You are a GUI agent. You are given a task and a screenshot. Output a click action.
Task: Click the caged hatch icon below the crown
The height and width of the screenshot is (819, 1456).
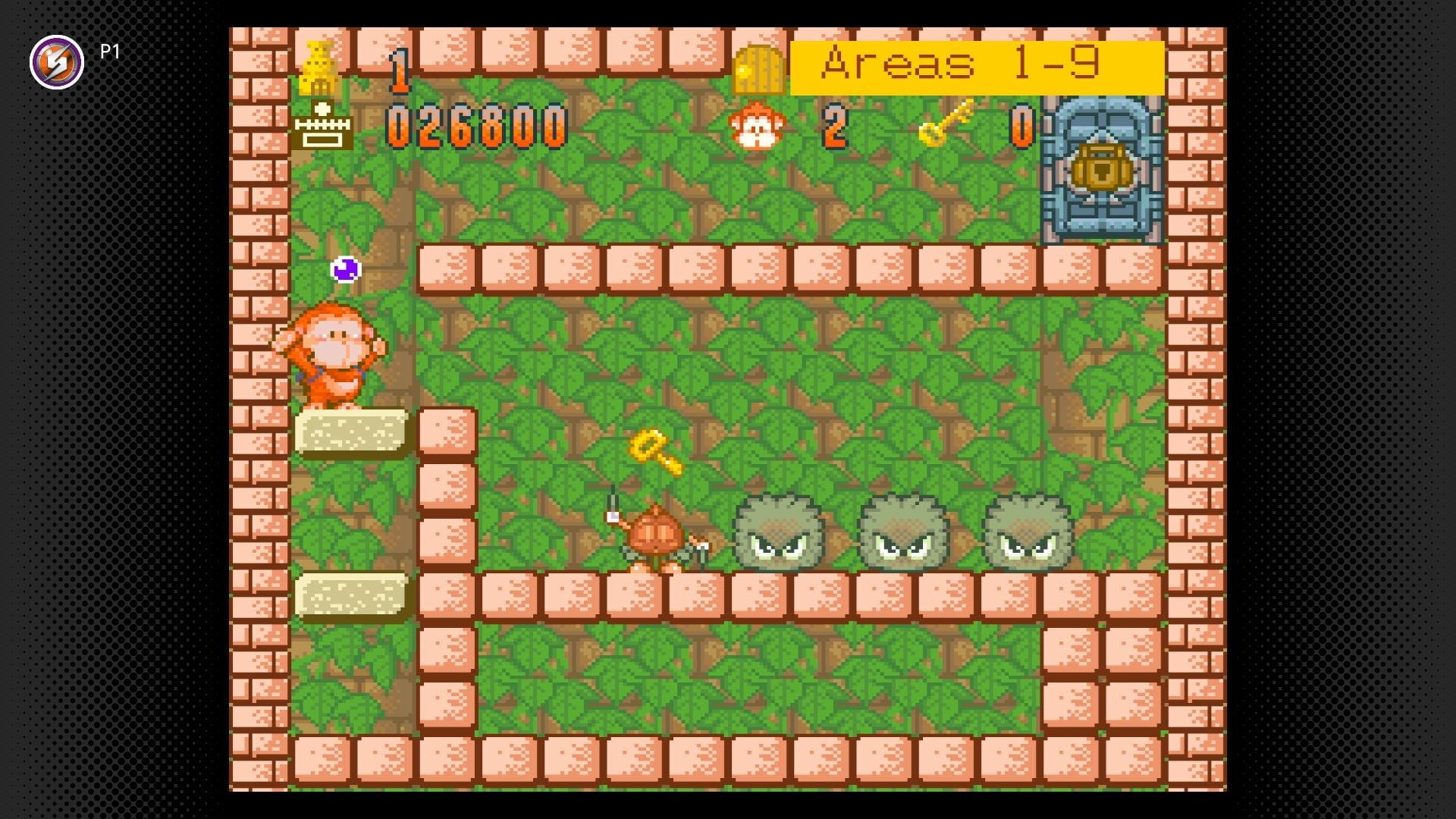click(x=322, y=125)
